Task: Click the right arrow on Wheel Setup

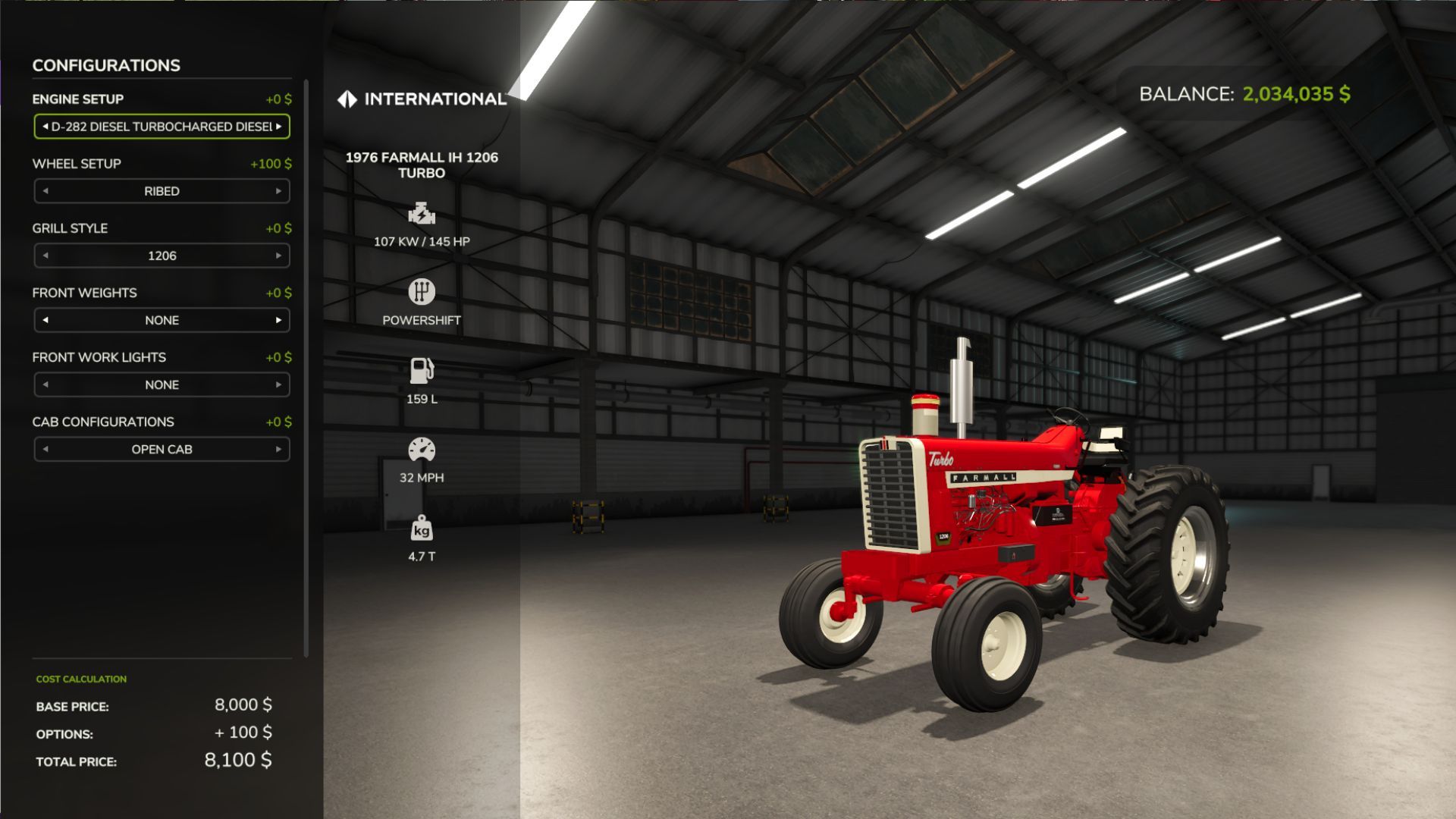Action: (281, 190)
